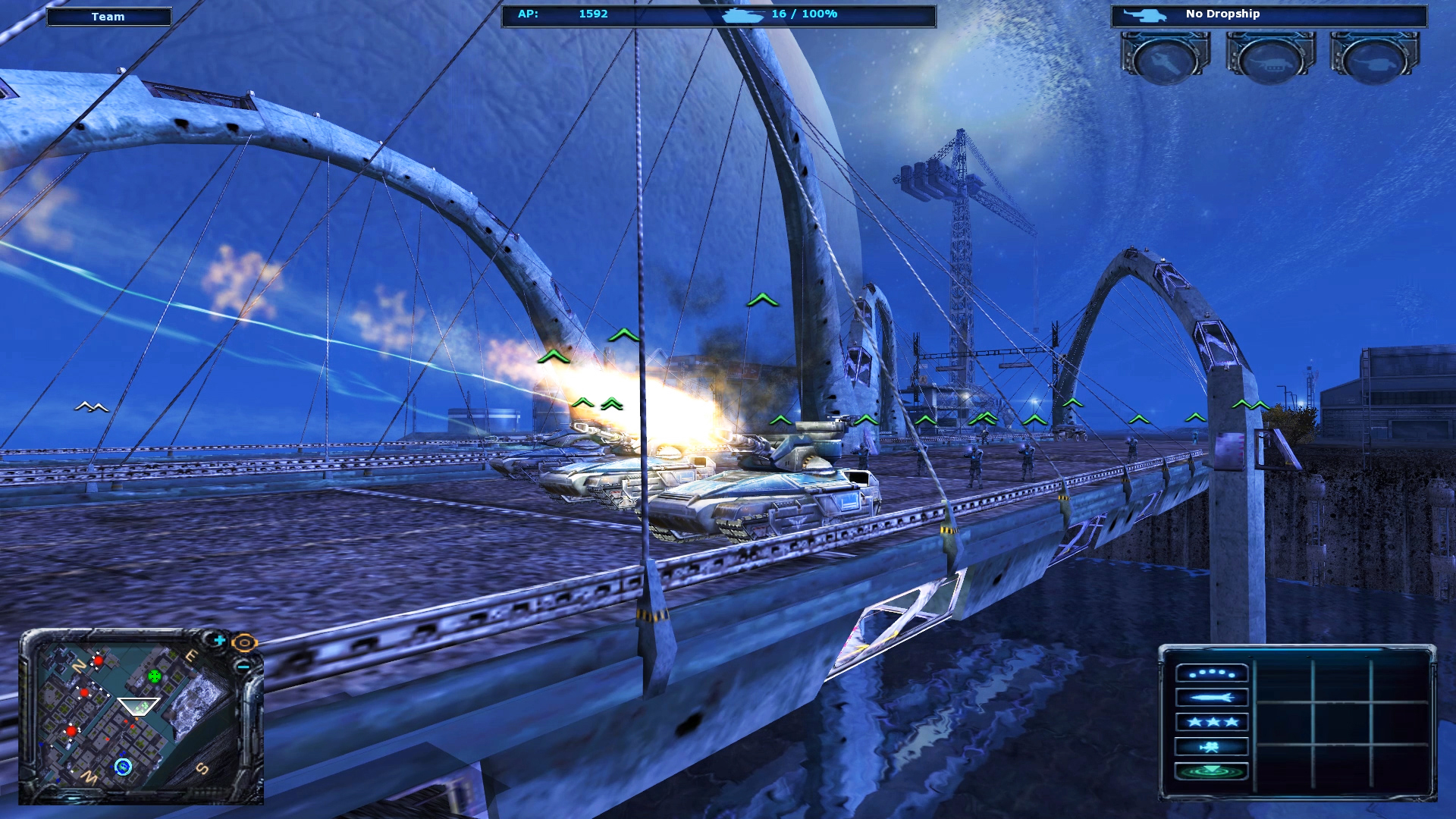Activate the rocket weapon icon in the command panel
This screenshot has width=1456, height=819.
click(x=1213, y=698)
